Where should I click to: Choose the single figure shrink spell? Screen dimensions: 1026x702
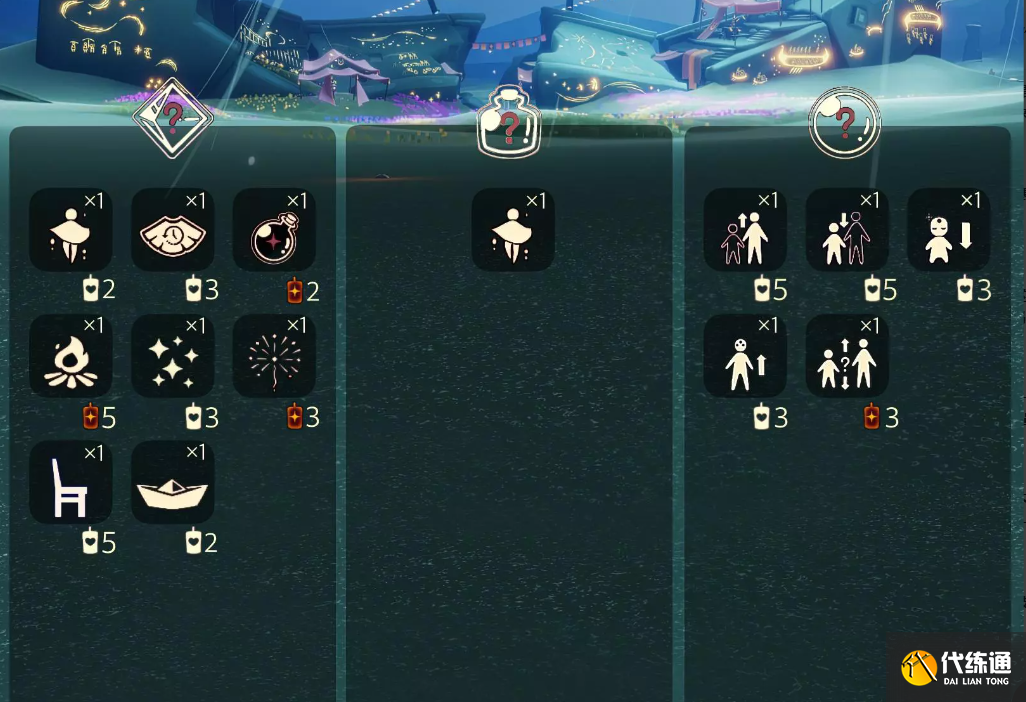click(x=948, y=230)
